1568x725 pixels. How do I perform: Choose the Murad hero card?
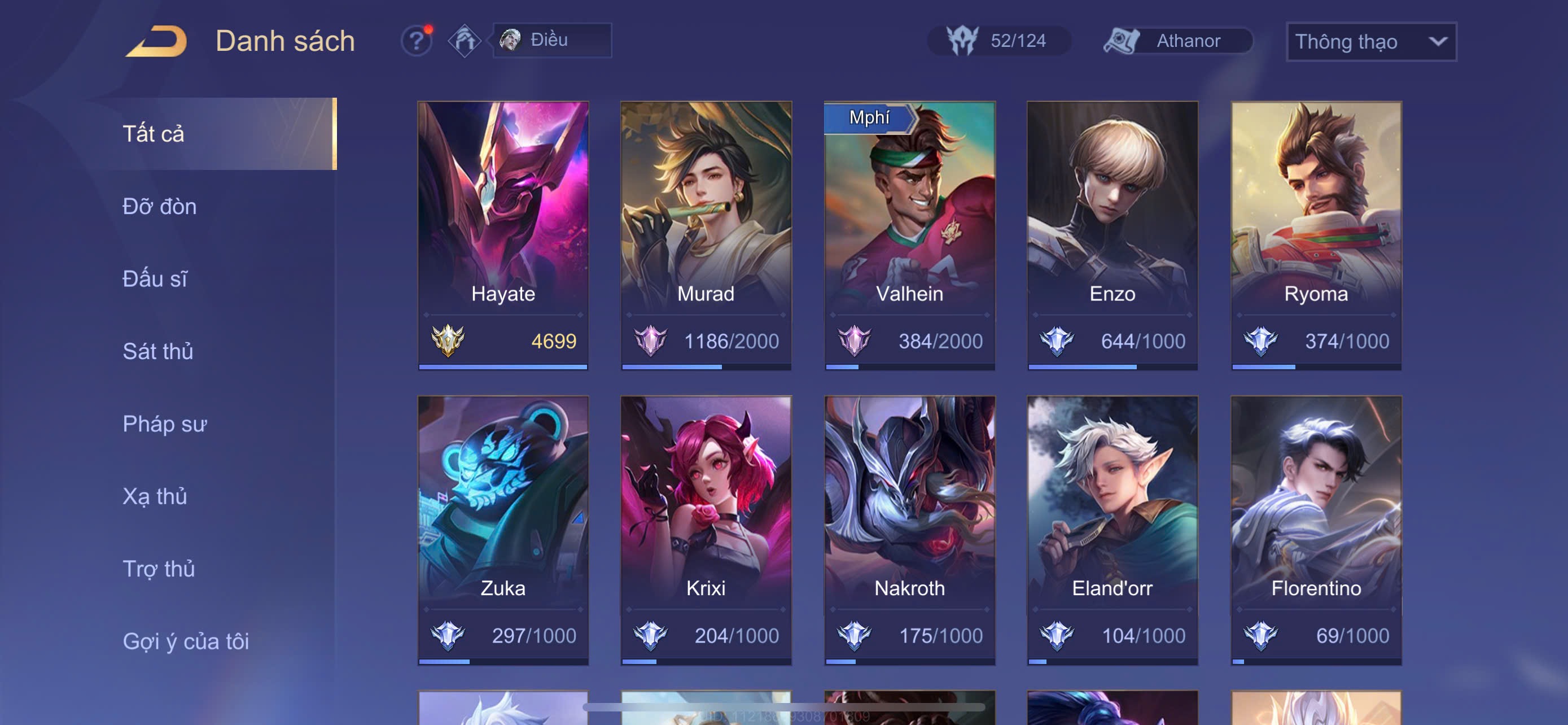tap(706, 235)
